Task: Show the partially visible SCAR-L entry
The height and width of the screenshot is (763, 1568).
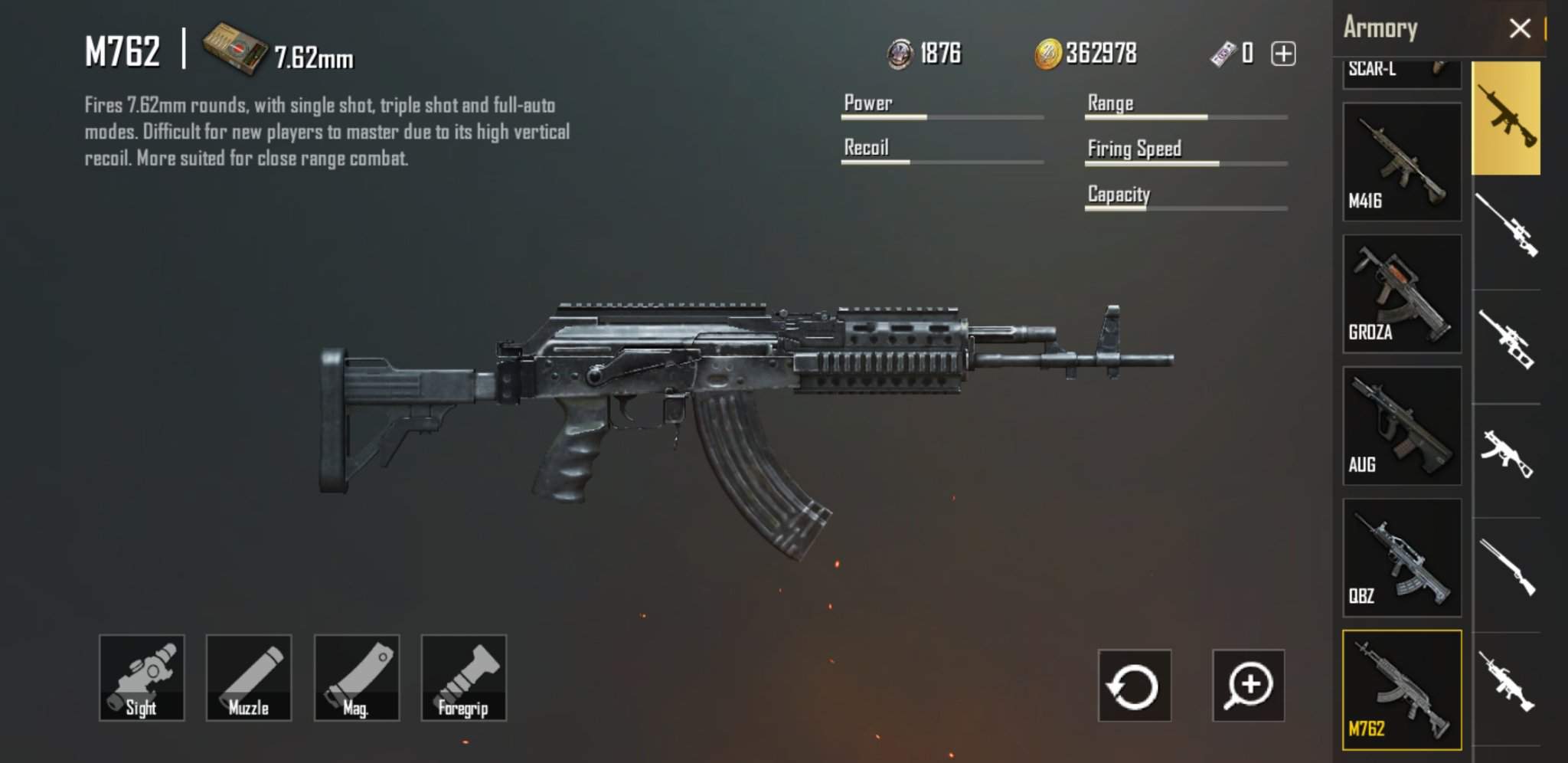Action: 1402,72
